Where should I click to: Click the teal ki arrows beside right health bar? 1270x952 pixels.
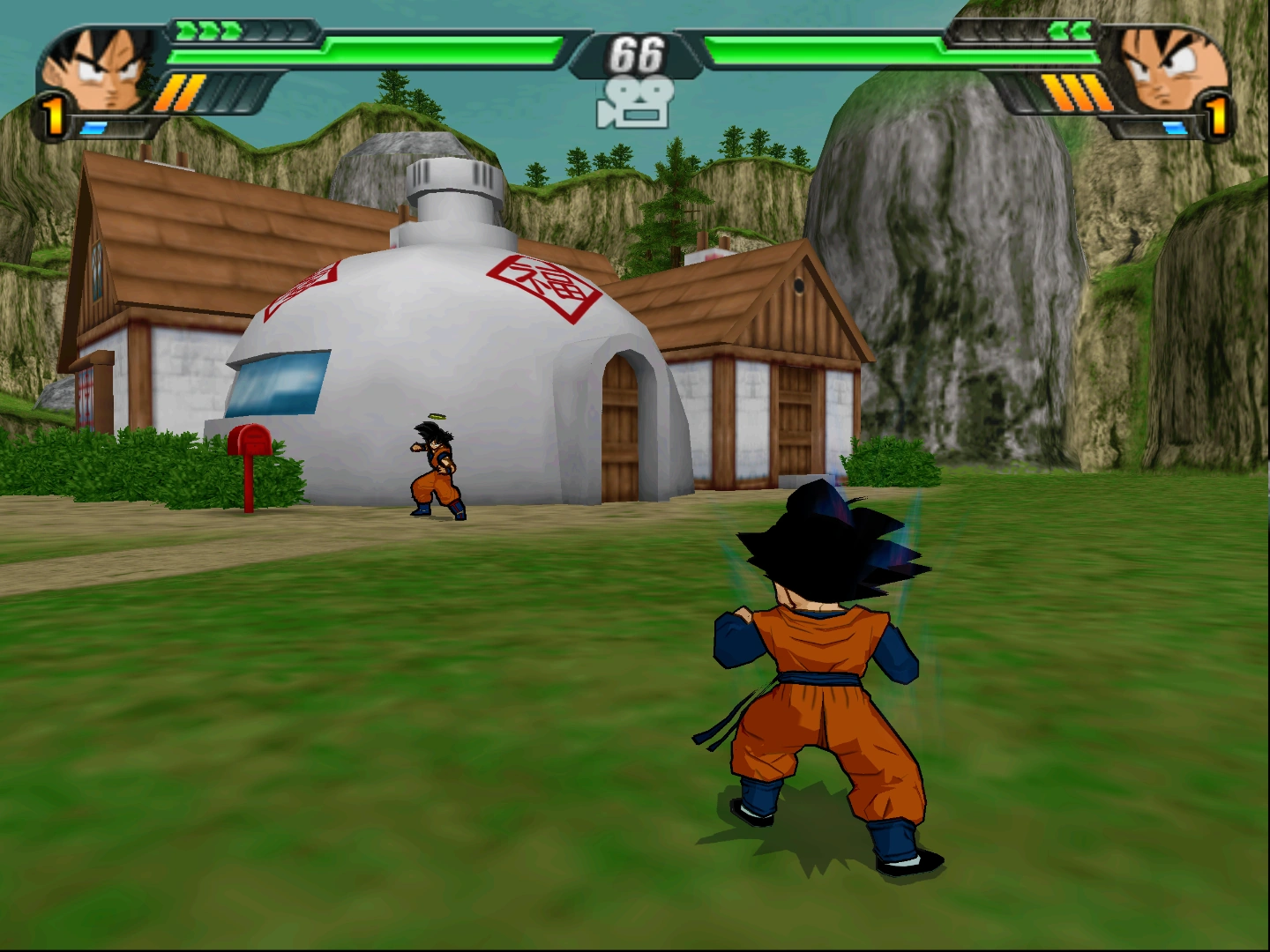click(1070, 32)
